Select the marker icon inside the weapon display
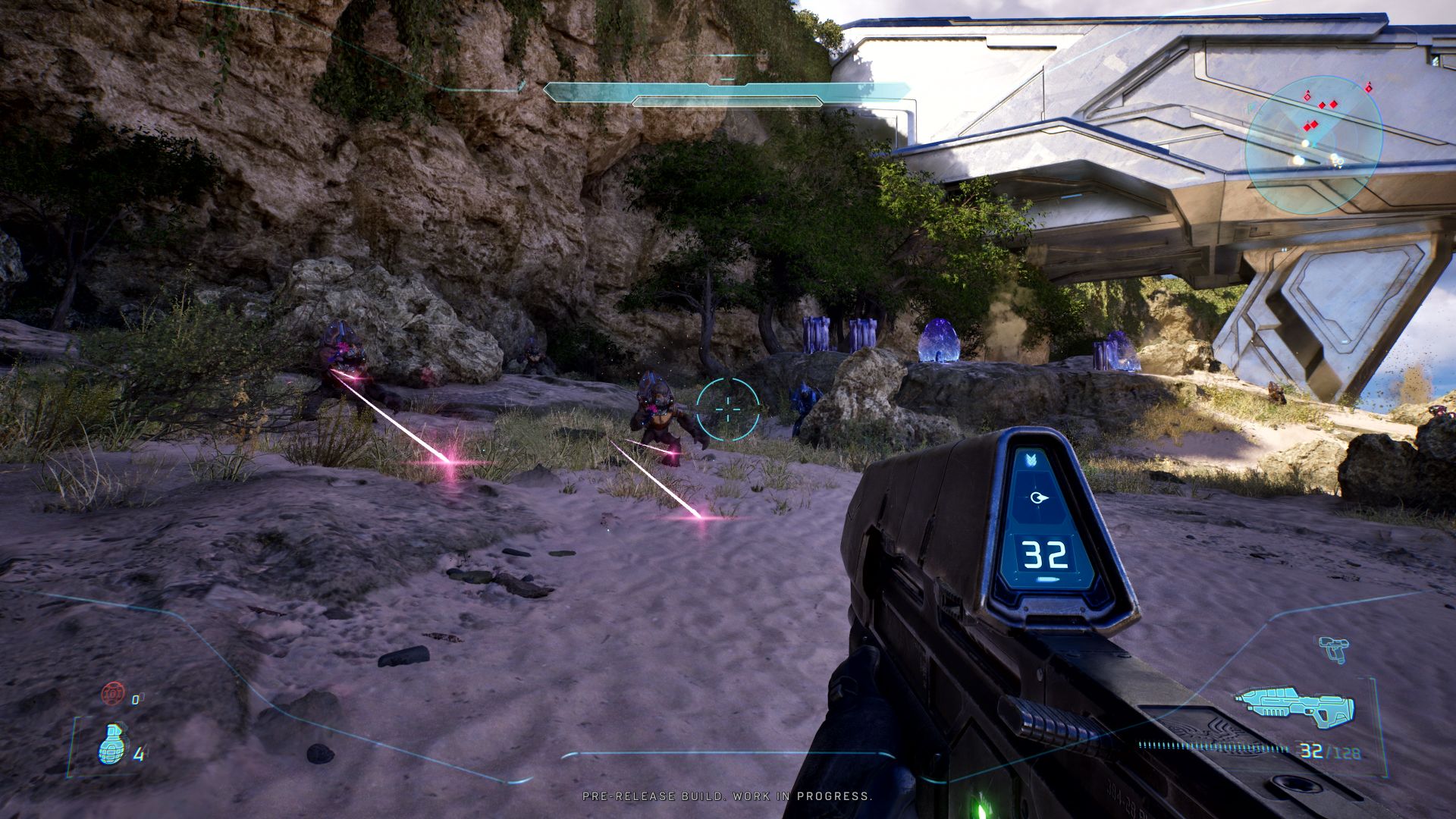Image resolution: width=1456 pixels, height=819 pixels. click(1039, 497)
